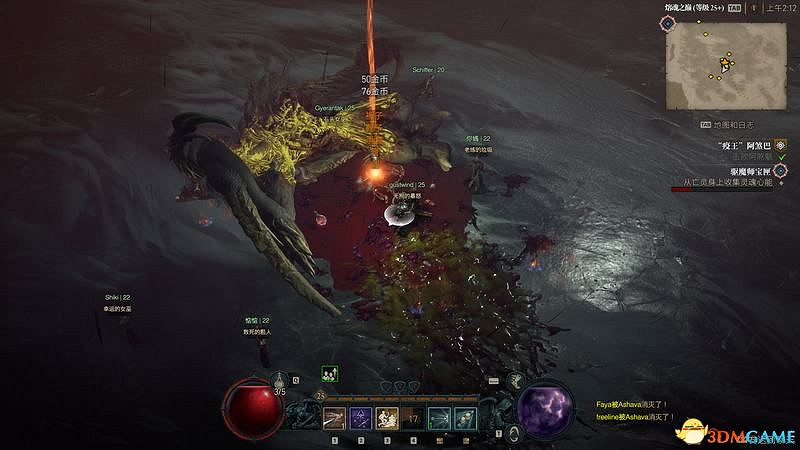Click the green party buff icon
800x450 pixels.
click(328, 373)
